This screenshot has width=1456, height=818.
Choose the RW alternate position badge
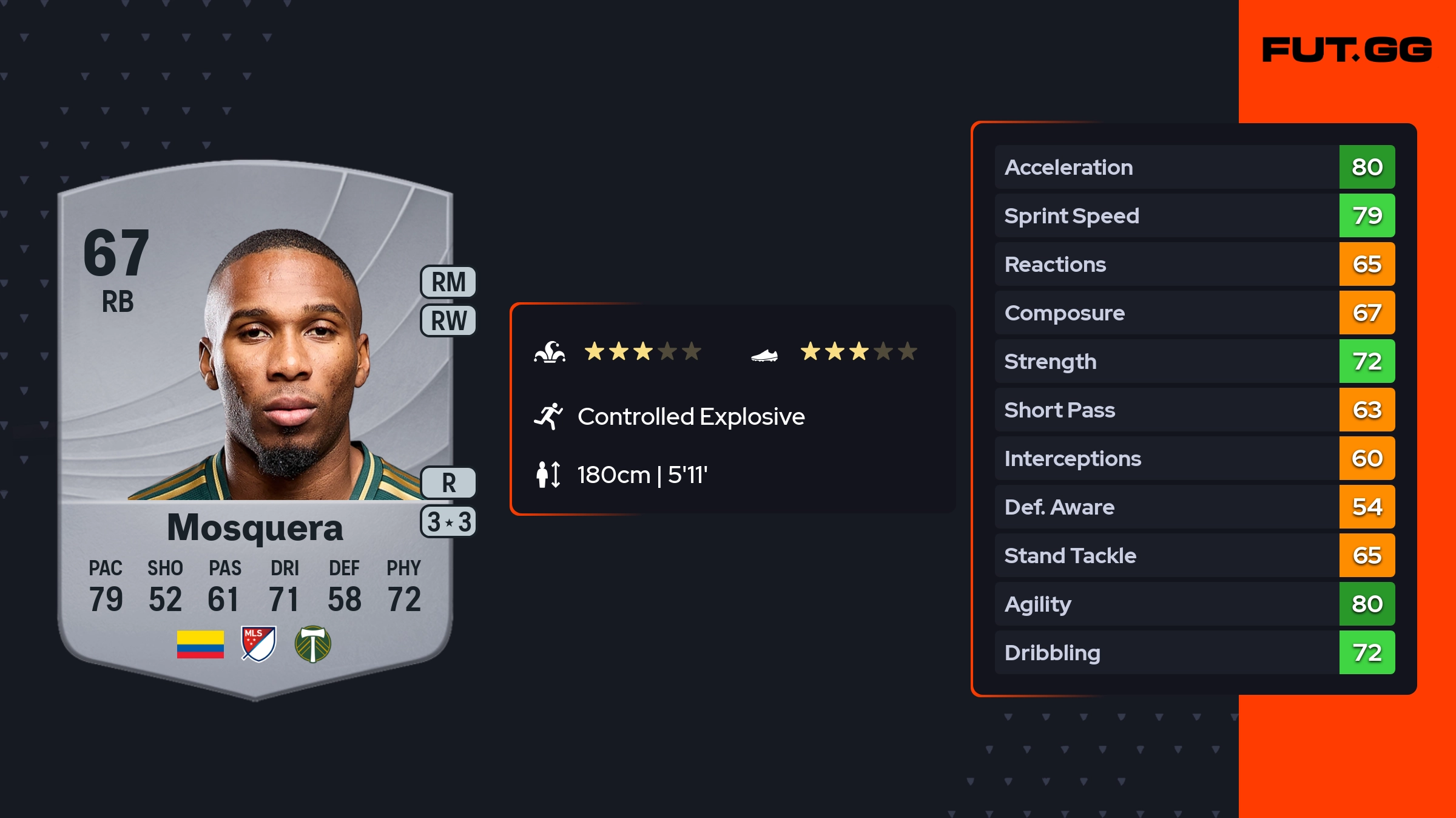click(448, 320)
